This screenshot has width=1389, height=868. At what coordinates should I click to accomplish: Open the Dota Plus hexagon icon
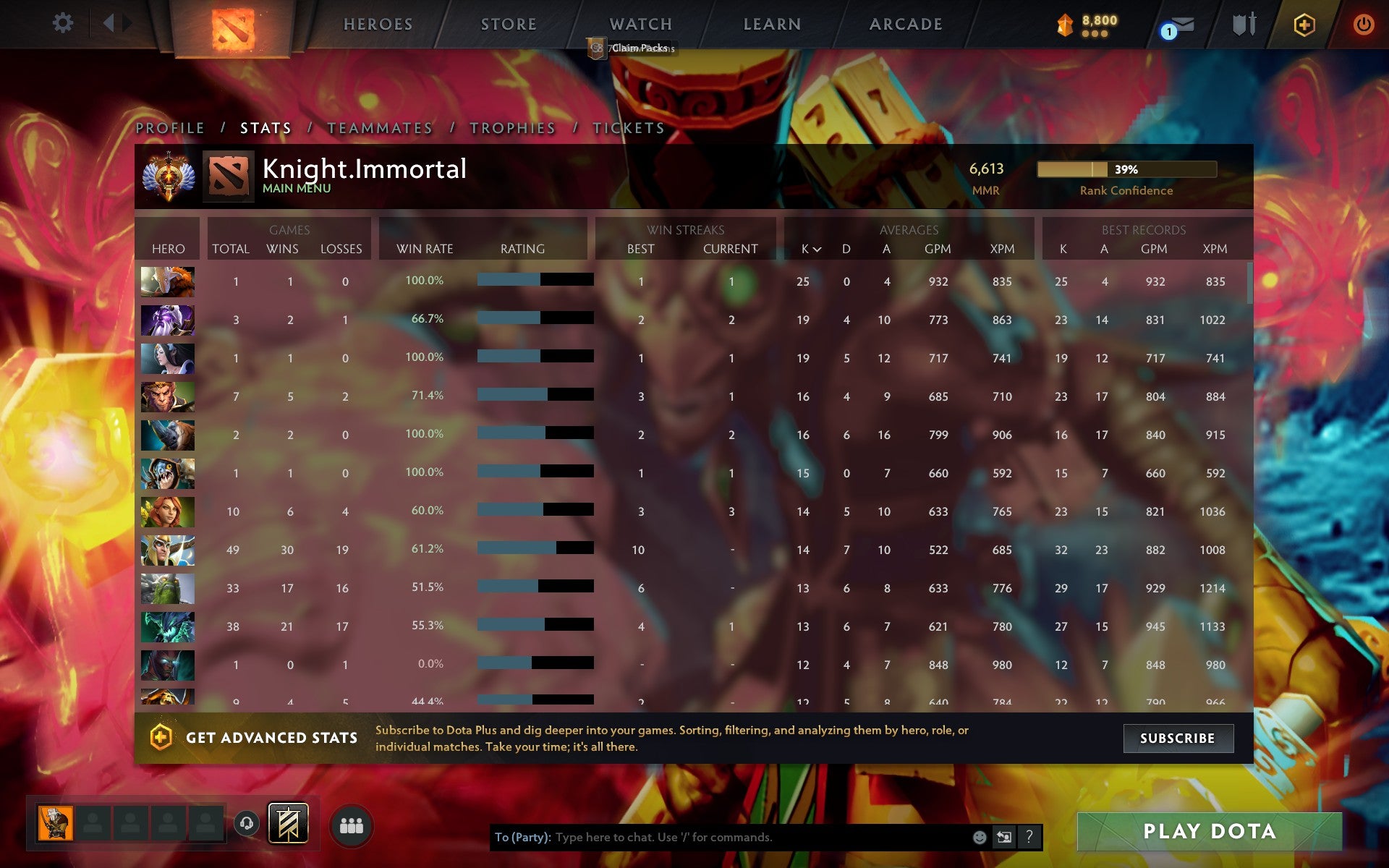[1304, 24]
